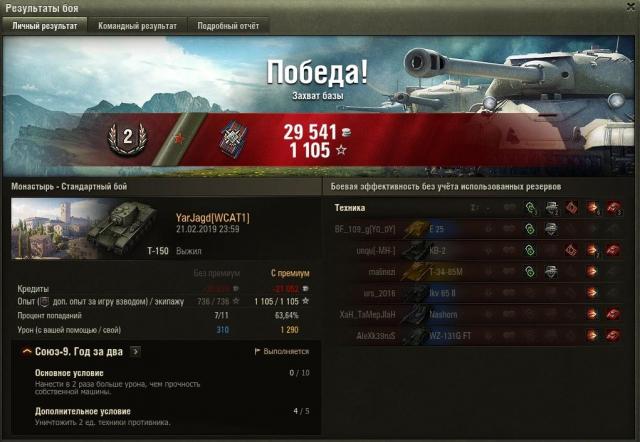Viewport: 640px width, 442px height.
Task: Show the Подробный отчёт tab
Action: tap(227, 26)
